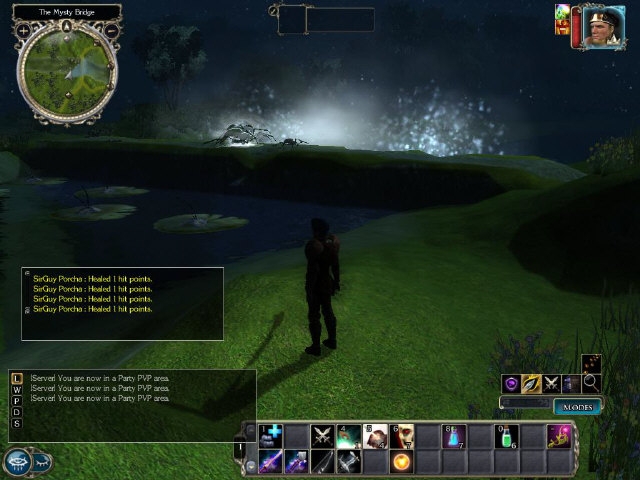
Task: Activate the fiery orange orb hotbar slot
Action: (x=401, y=461)
